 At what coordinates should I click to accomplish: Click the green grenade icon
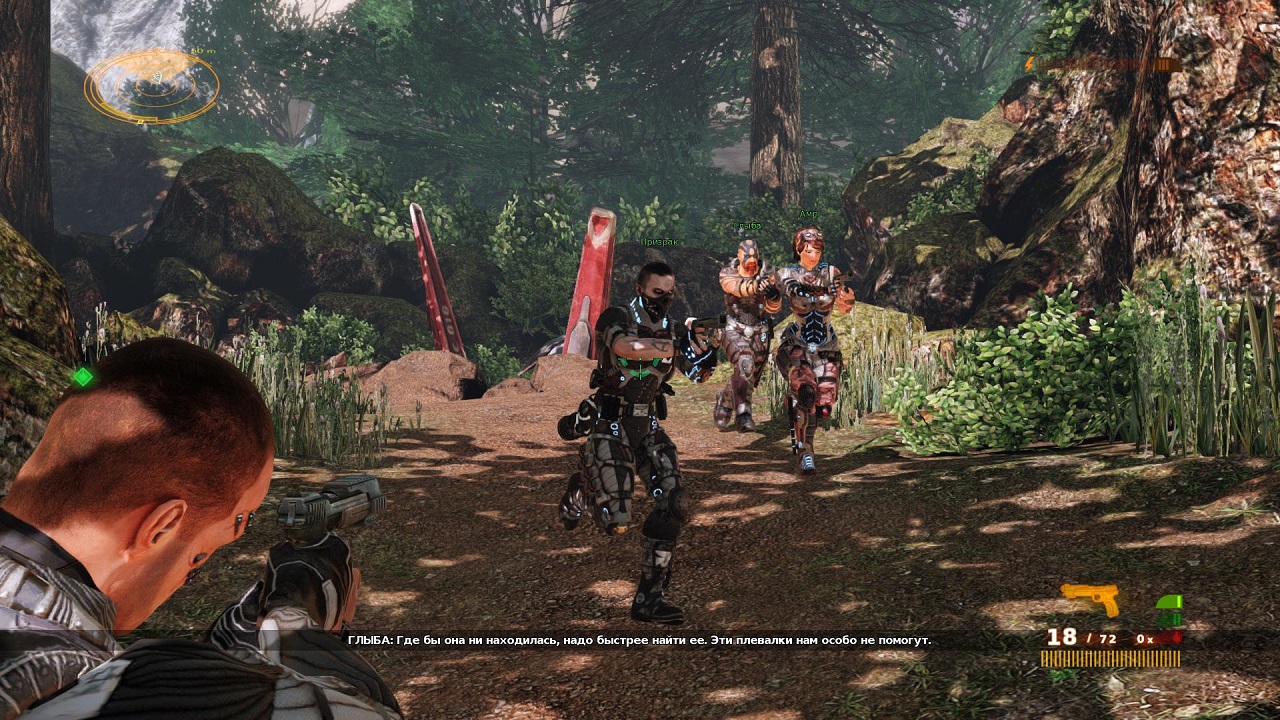click(x=1168, y=610)
